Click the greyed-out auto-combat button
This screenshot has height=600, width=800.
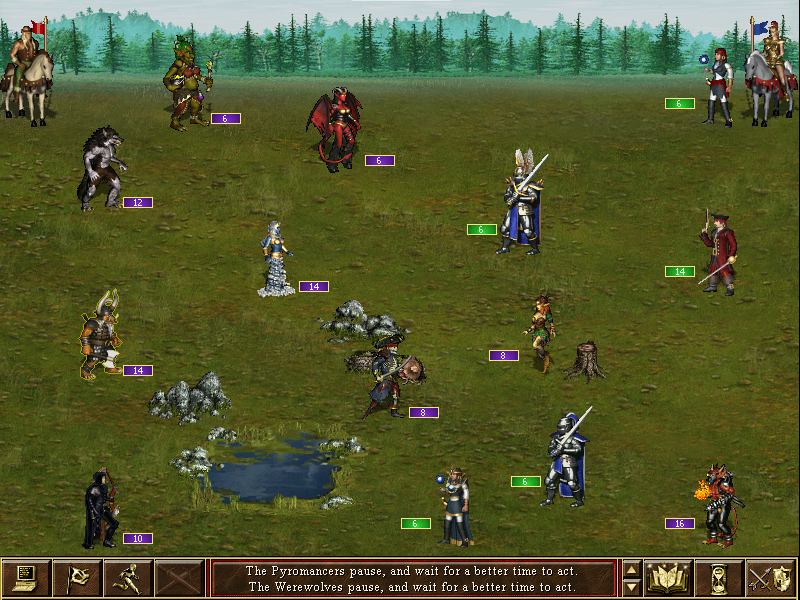(180, 578)
